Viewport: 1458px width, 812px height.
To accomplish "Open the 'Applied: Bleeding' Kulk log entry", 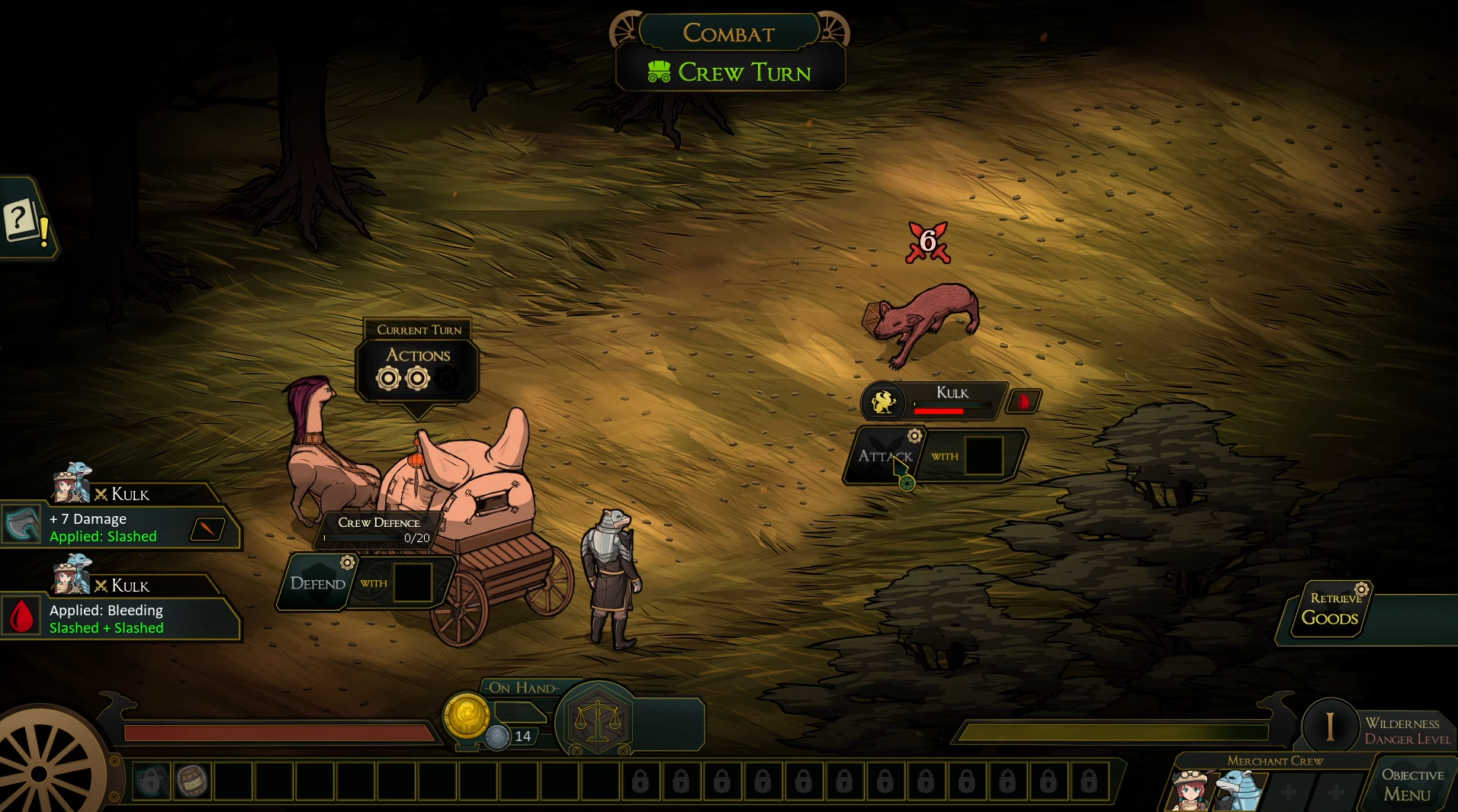I will [x=122, y=618].
